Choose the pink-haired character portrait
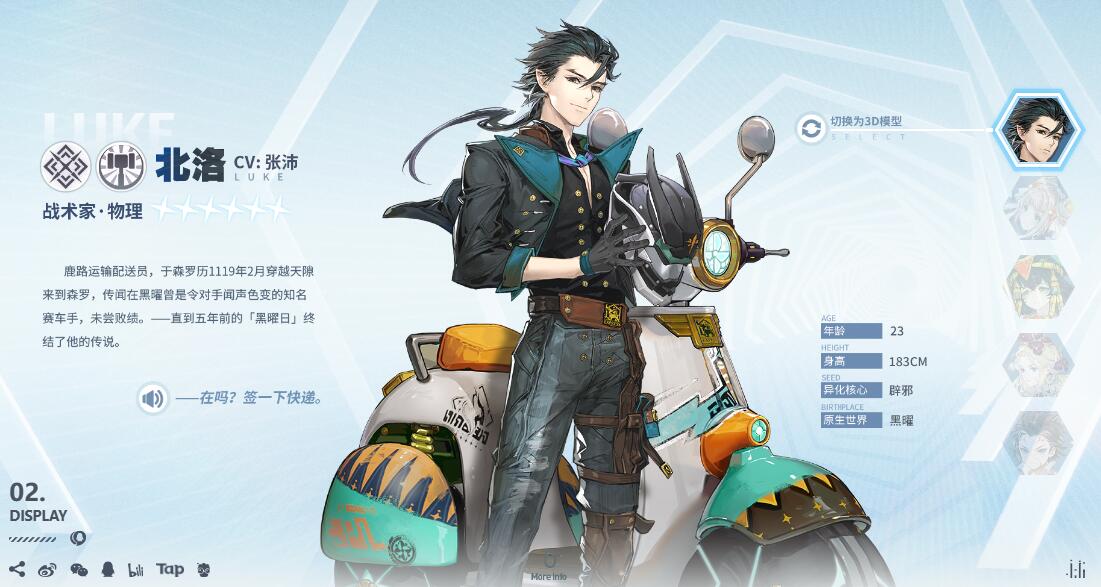1101x587 pixels. tap(1038, 208)
